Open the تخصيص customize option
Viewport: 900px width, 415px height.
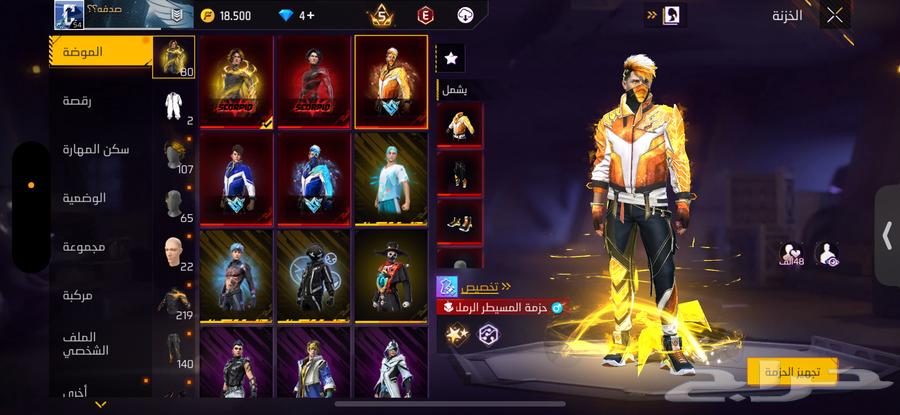pyautogui.click(x=475, y=286)
